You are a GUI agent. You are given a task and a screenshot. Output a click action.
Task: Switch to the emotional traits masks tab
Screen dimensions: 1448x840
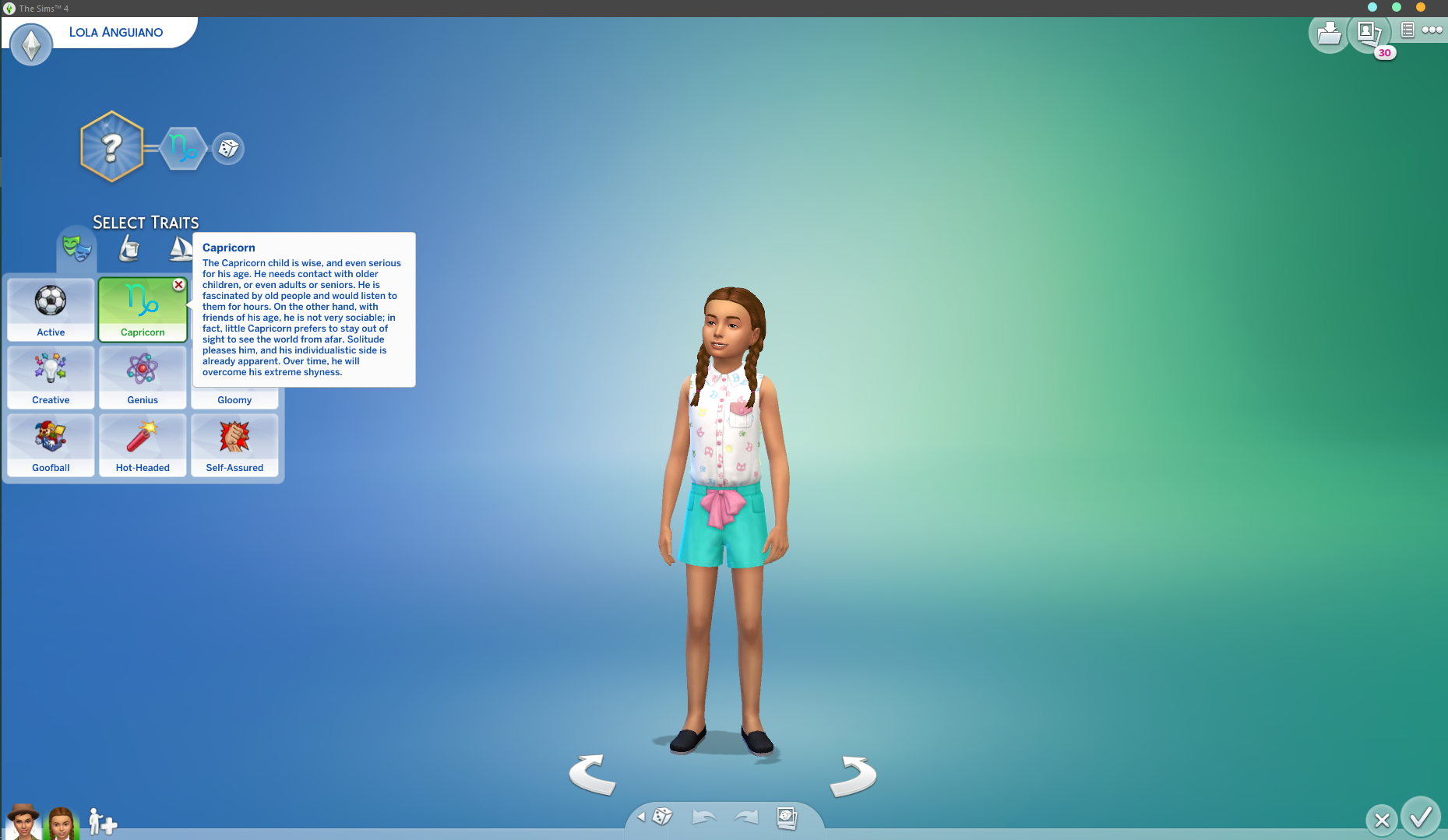[x=77, y=249]
